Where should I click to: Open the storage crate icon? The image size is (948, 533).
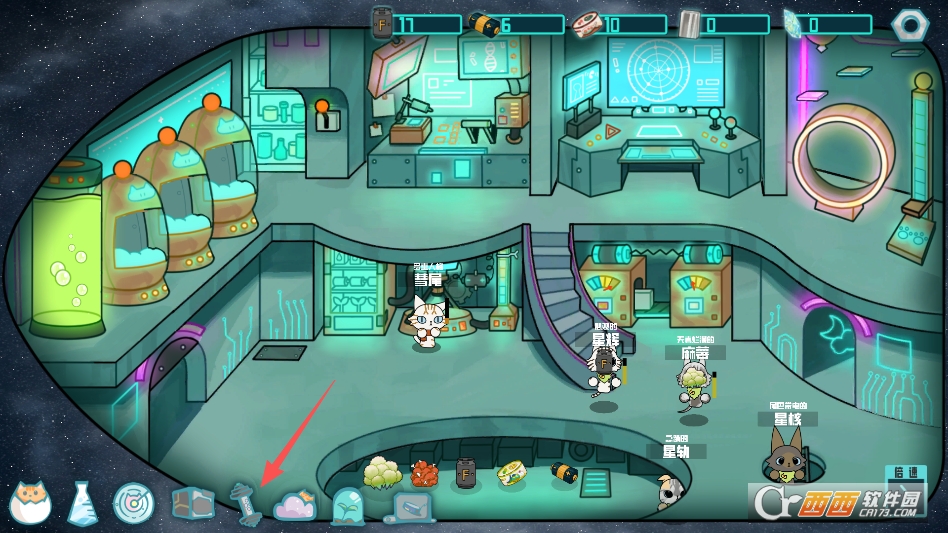pos(193,502)
